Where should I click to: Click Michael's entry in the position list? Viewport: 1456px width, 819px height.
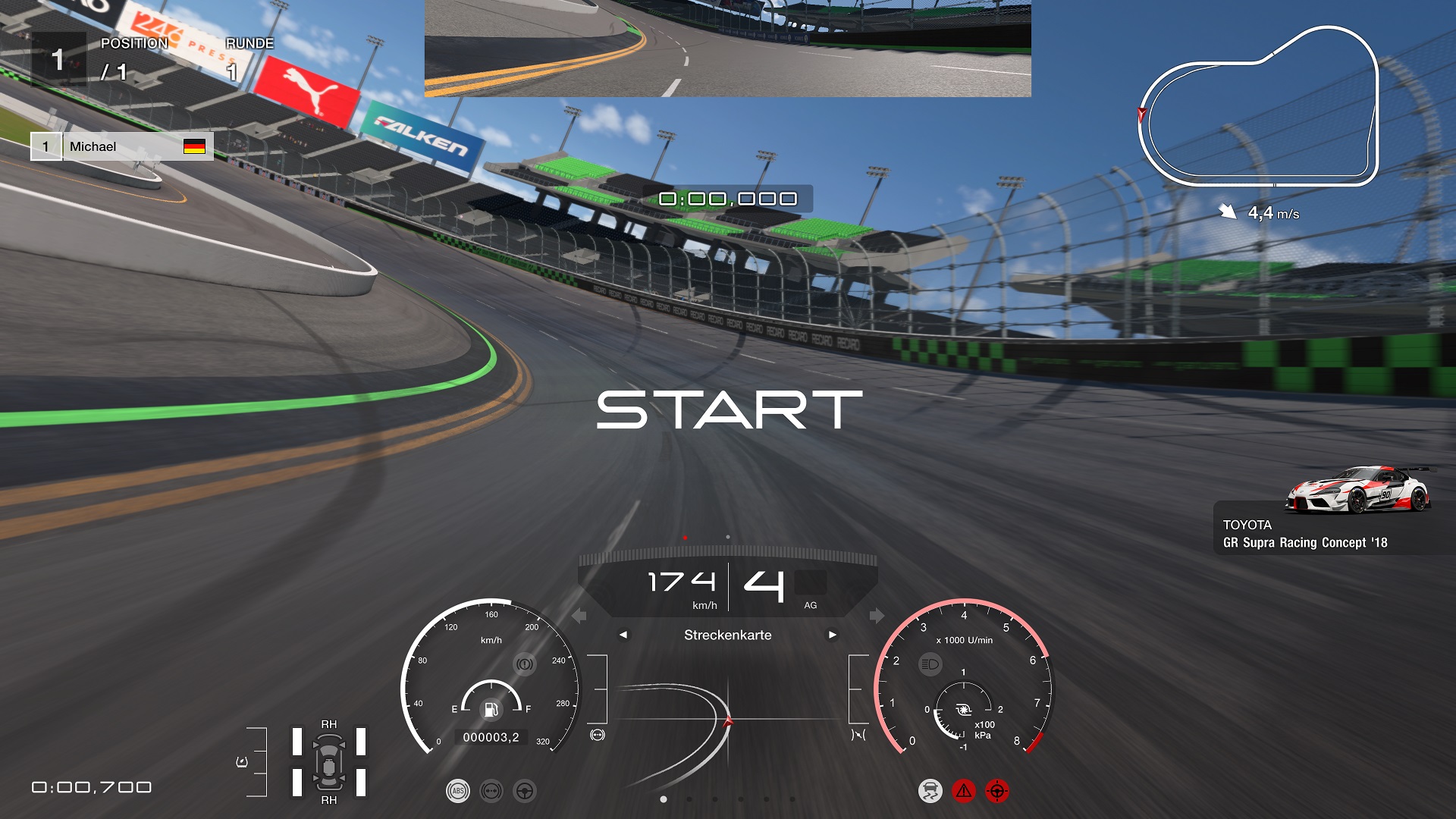click(122, 146)
